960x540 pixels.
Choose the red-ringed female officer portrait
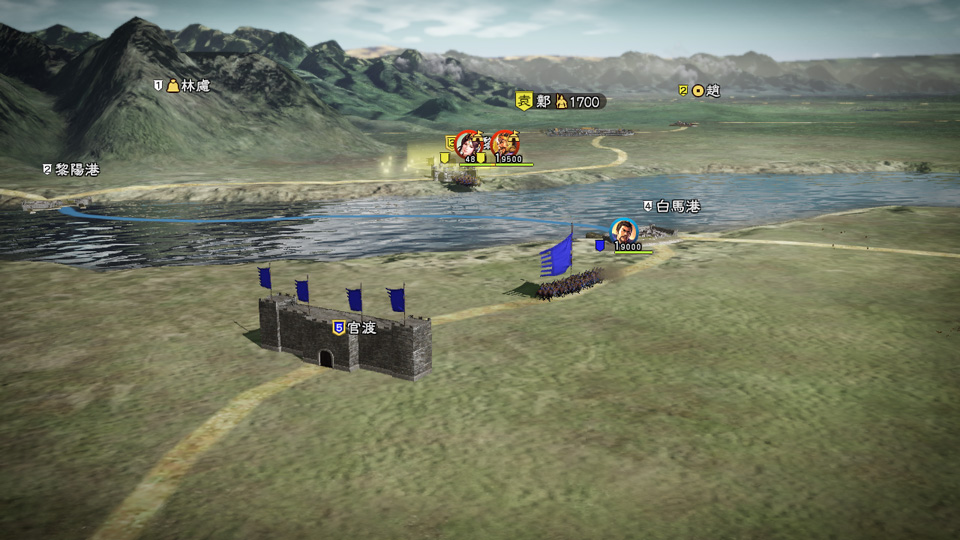tap(468, 143)
